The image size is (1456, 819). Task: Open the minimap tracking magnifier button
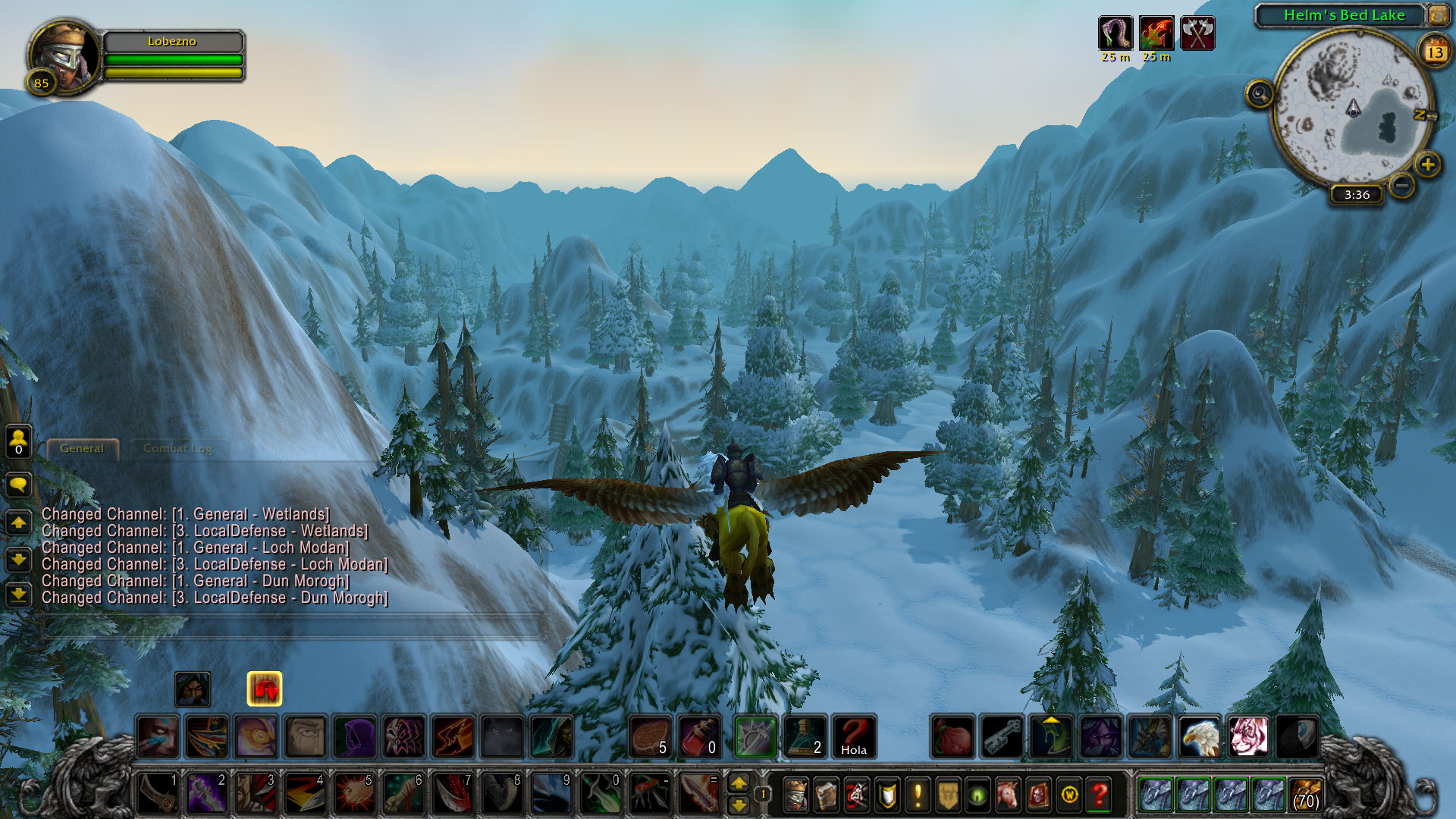[1260, 94]
